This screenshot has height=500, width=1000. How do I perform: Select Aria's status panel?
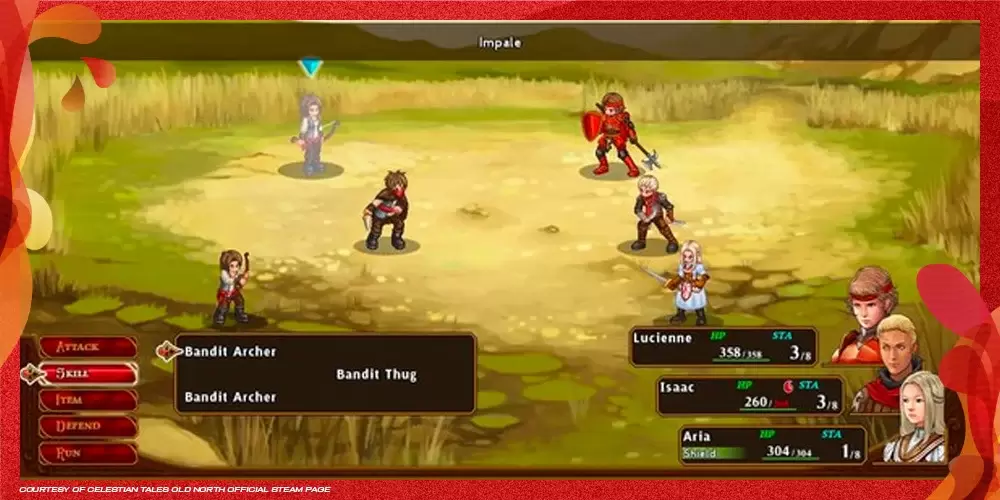pyautogui.click(x=772, y=444)
